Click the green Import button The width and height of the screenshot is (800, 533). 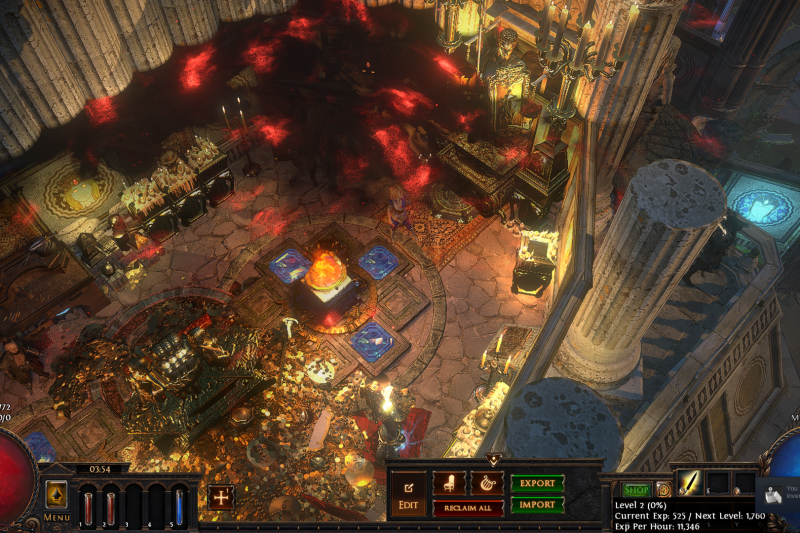click(x=537, y=505)
